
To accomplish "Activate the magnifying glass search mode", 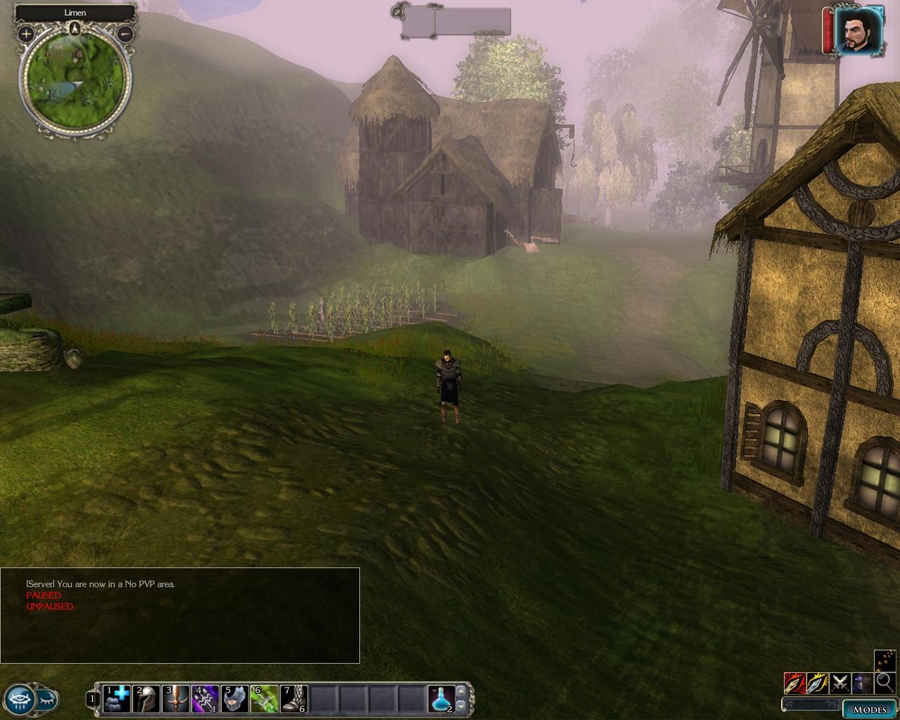I will (x=884, y=683).
